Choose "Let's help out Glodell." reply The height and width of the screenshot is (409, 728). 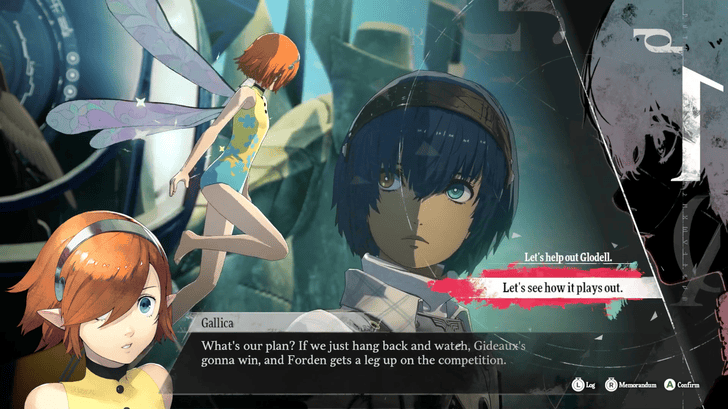pyautogui.click(x=567, y=258)
